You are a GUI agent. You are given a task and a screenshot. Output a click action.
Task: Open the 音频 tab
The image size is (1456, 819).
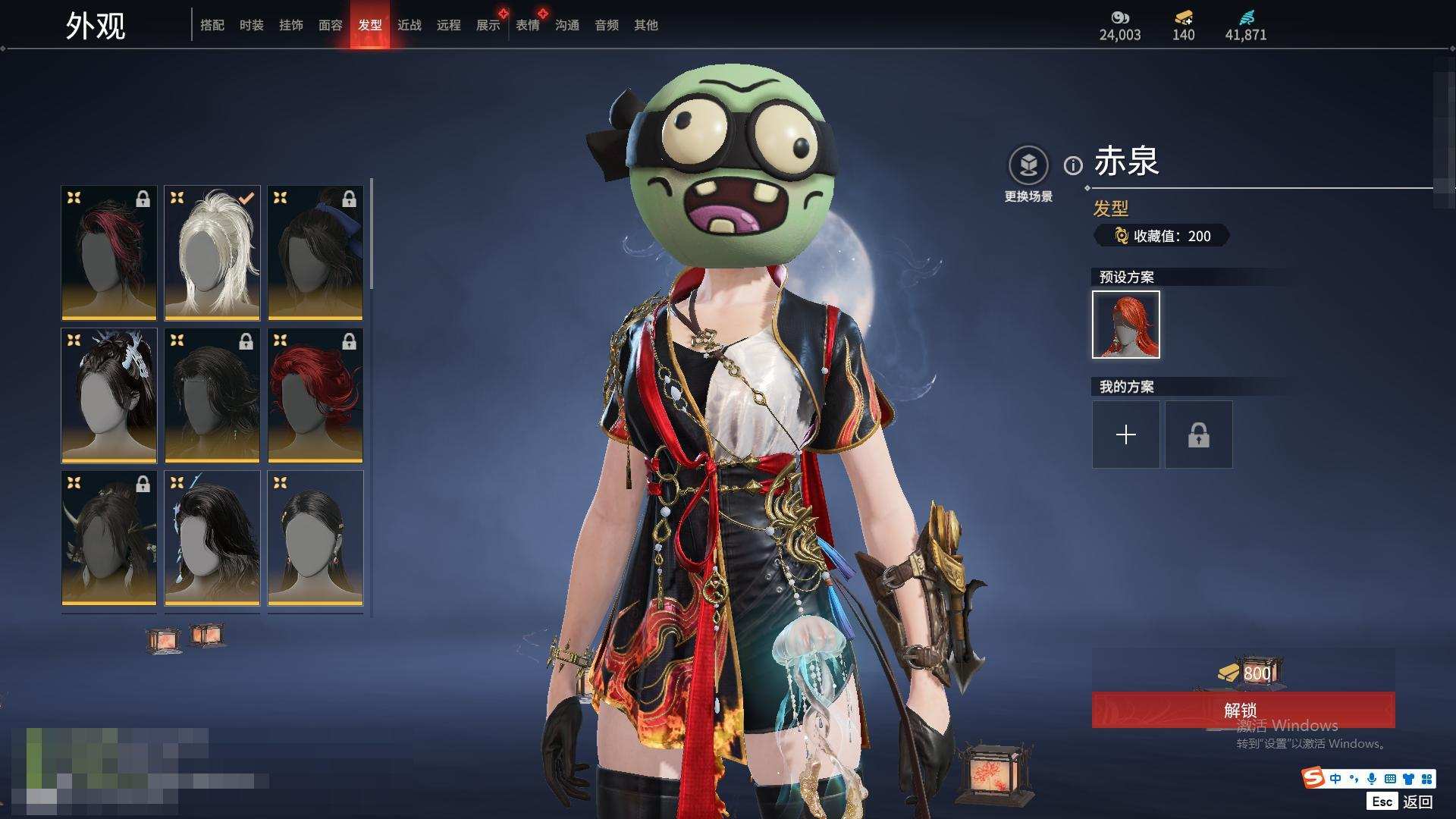tap(606, 25)
